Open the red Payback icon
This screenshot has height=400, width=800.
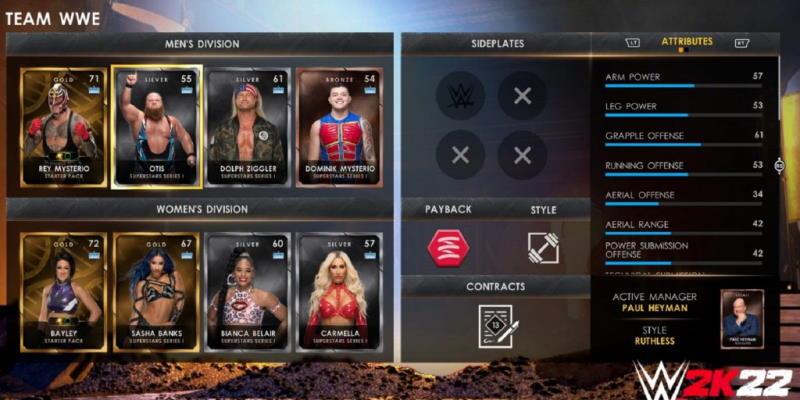(448, 247)
